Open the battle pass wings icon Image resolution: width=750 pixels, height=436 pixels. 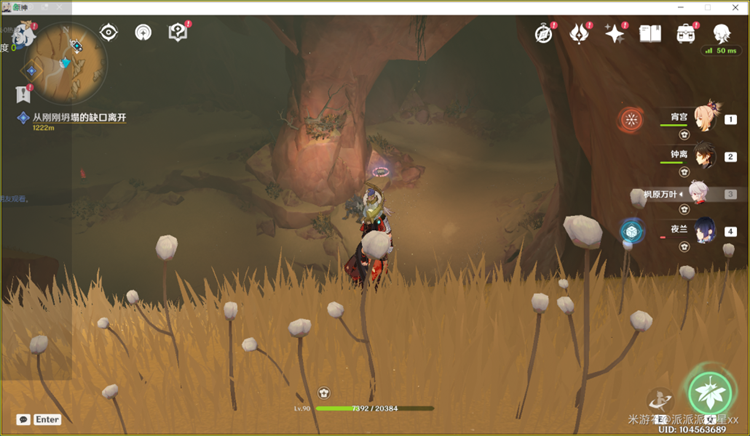(x=579, y=34)
